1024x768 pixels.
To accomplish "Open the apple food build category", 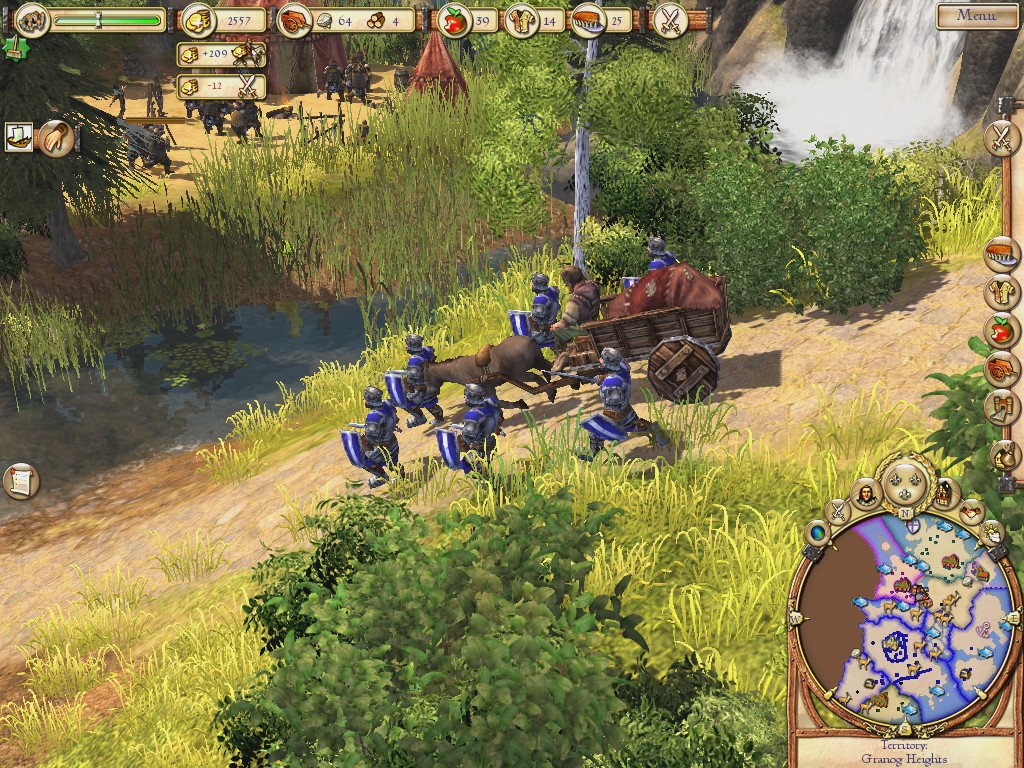I will pos(1000,330).
